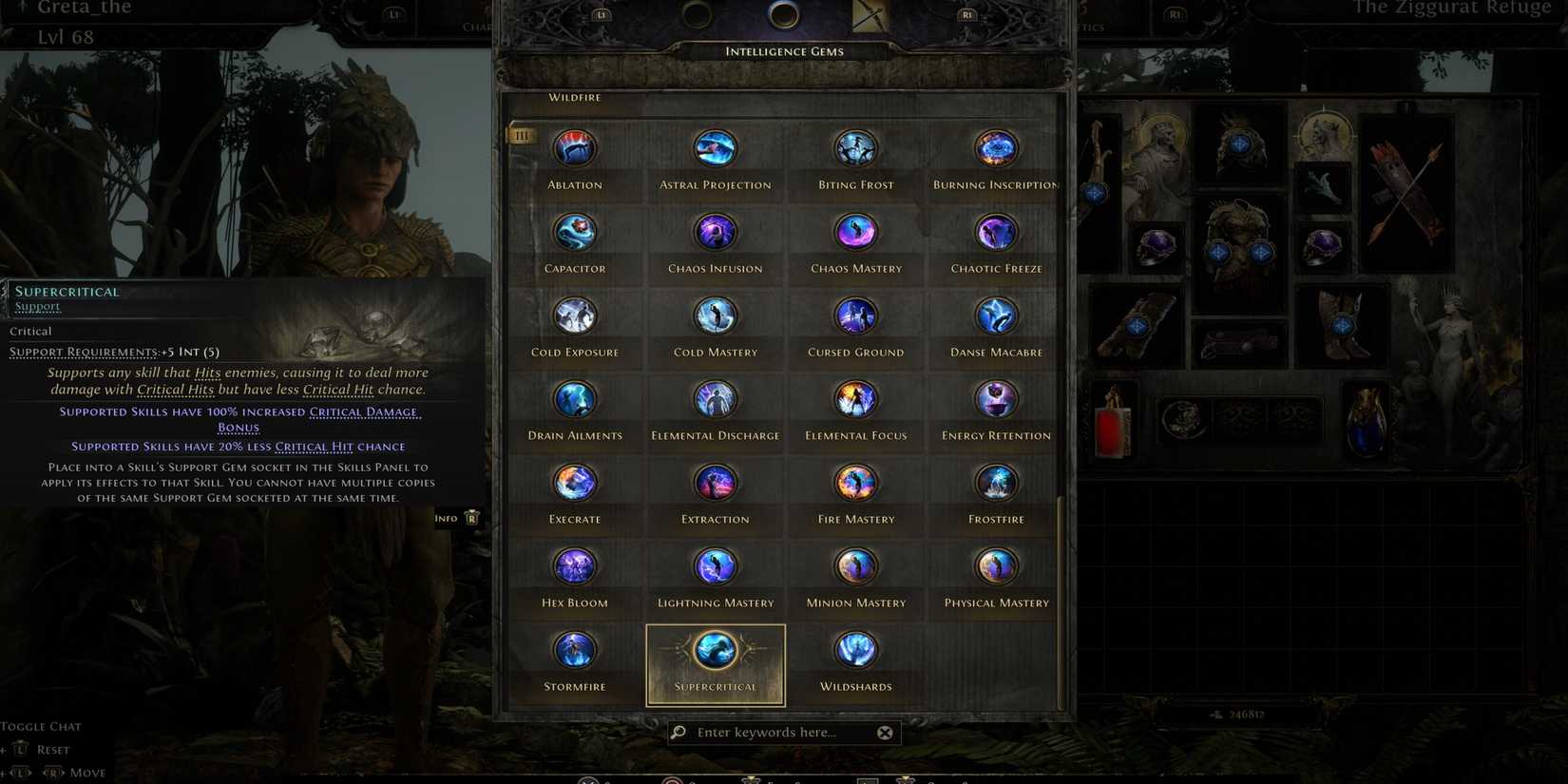
Task: Clear the keyword search field
Action: (885, 732)
